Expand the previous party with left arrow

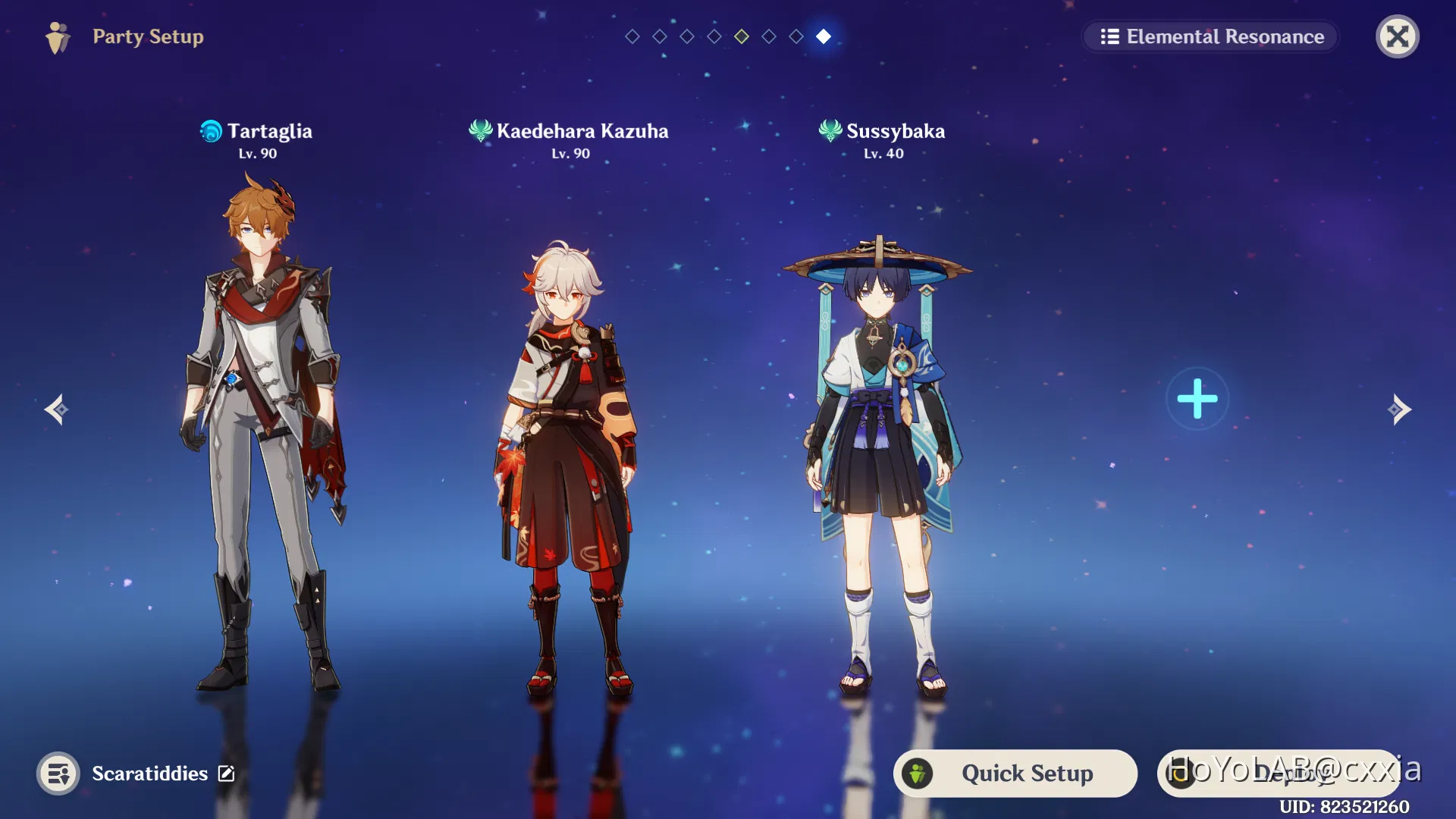point(57,409)
